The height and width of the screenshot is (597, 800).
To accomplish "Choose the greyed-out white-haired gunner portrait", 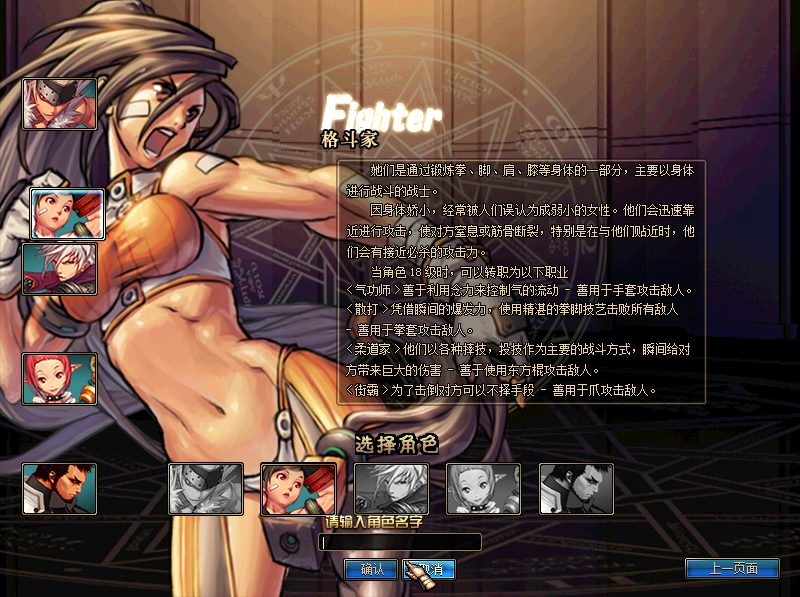I will (391, 489).
